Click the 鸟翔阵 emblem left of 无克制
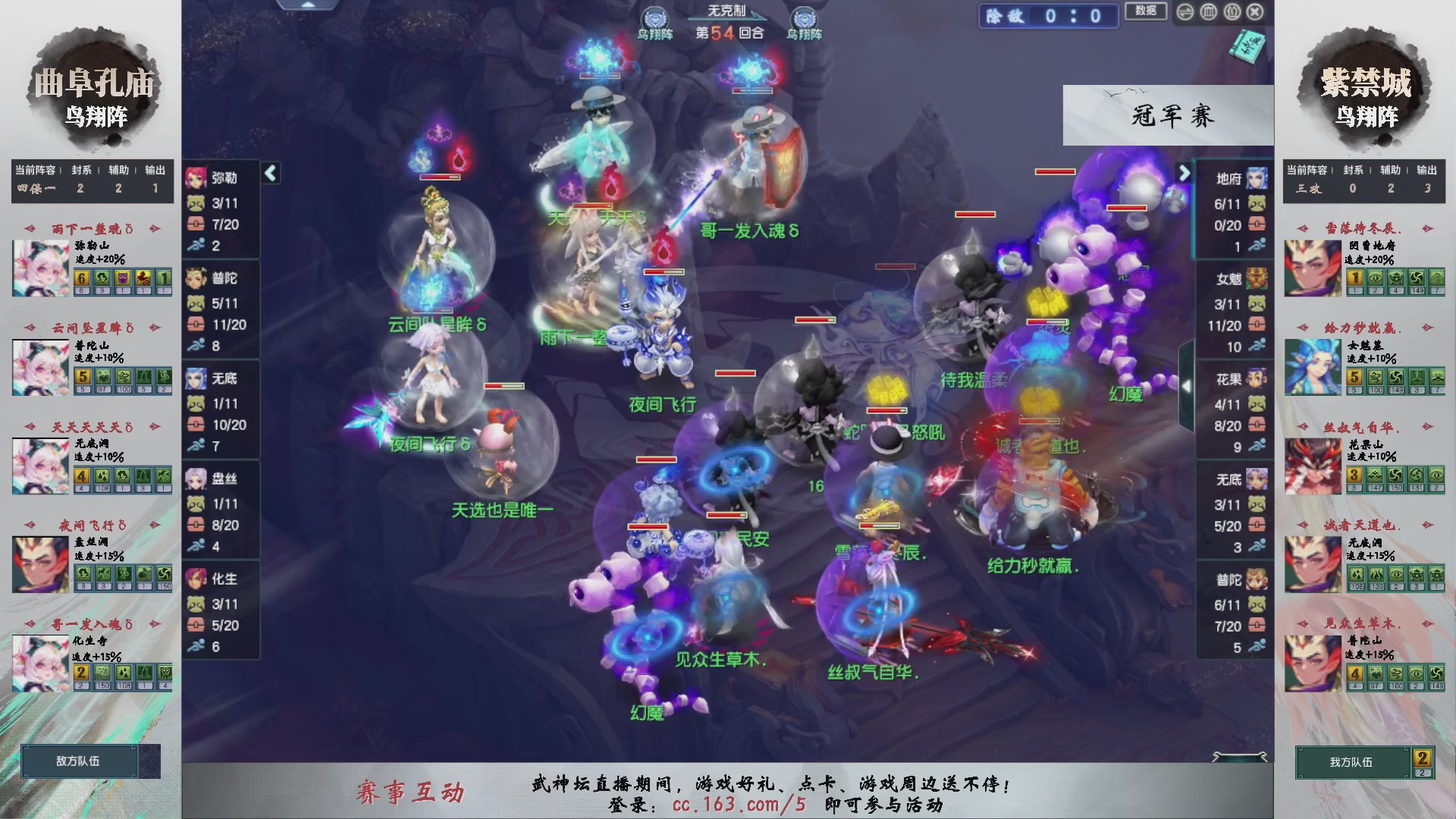This screenshot has height=819, width=1456. click(x=654, y=17)
